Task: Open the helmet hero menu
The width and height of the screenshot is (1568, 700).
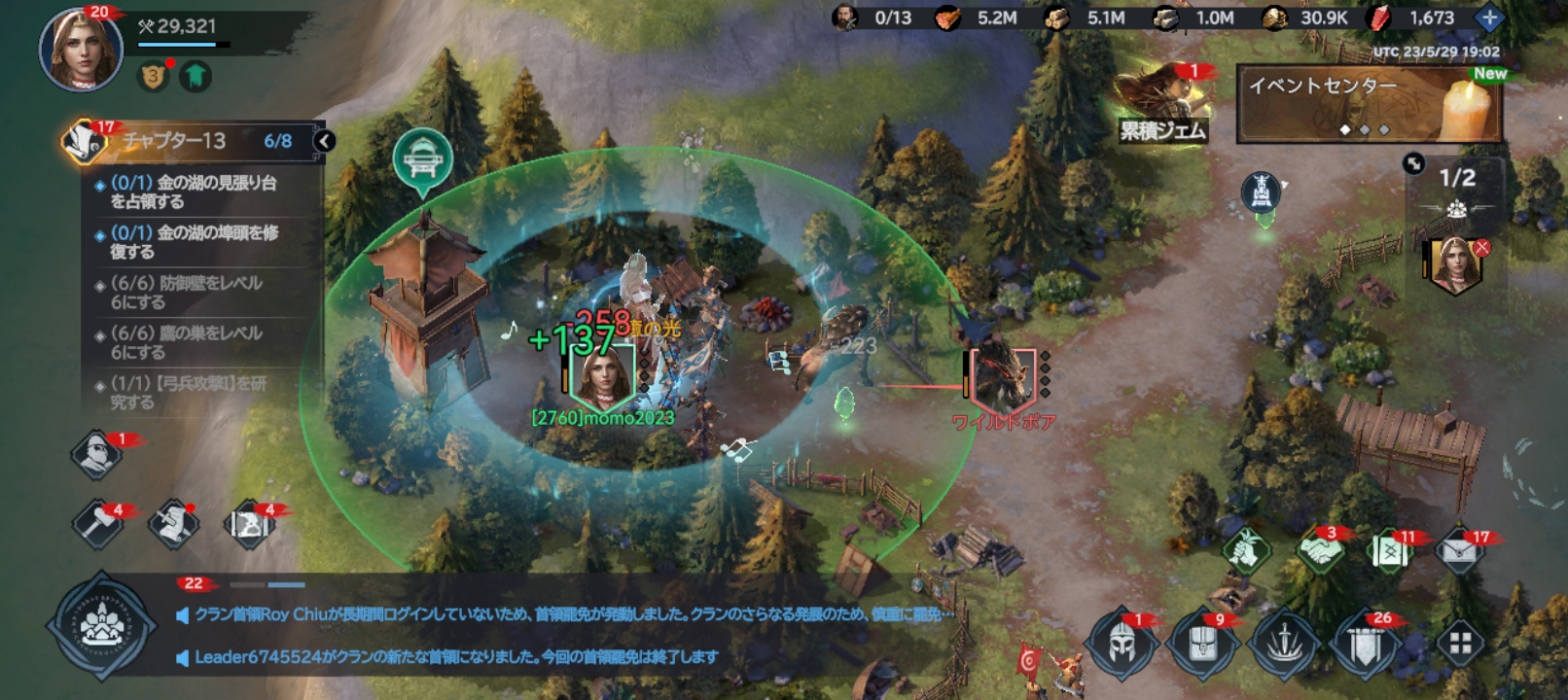Action: pos(1122,643)
